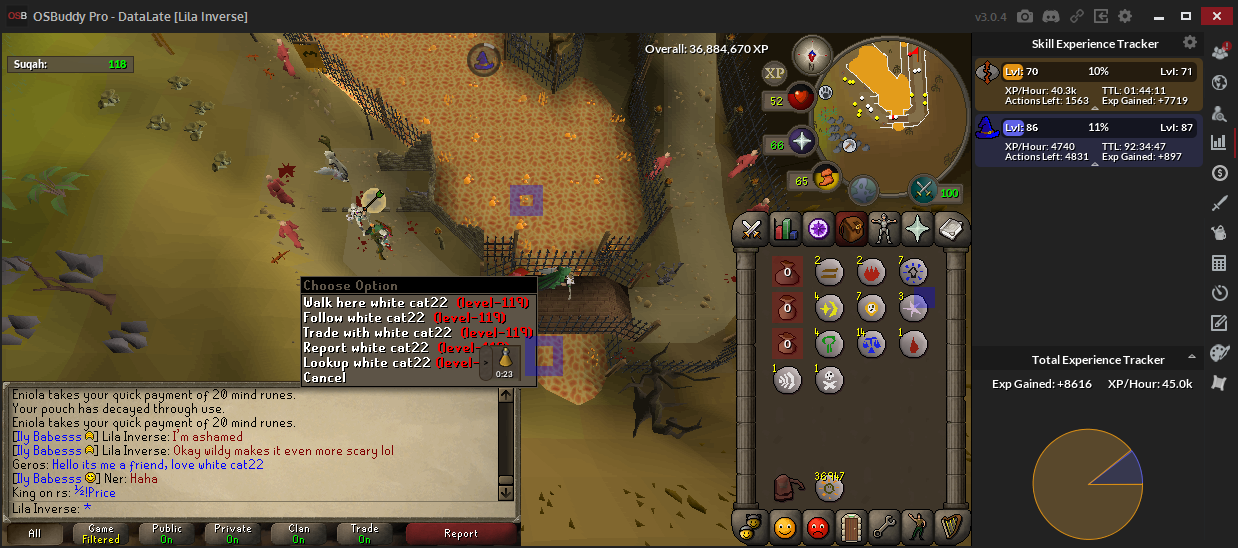
Task: Cancel the Choose Option menu
Action: [325, 378]
